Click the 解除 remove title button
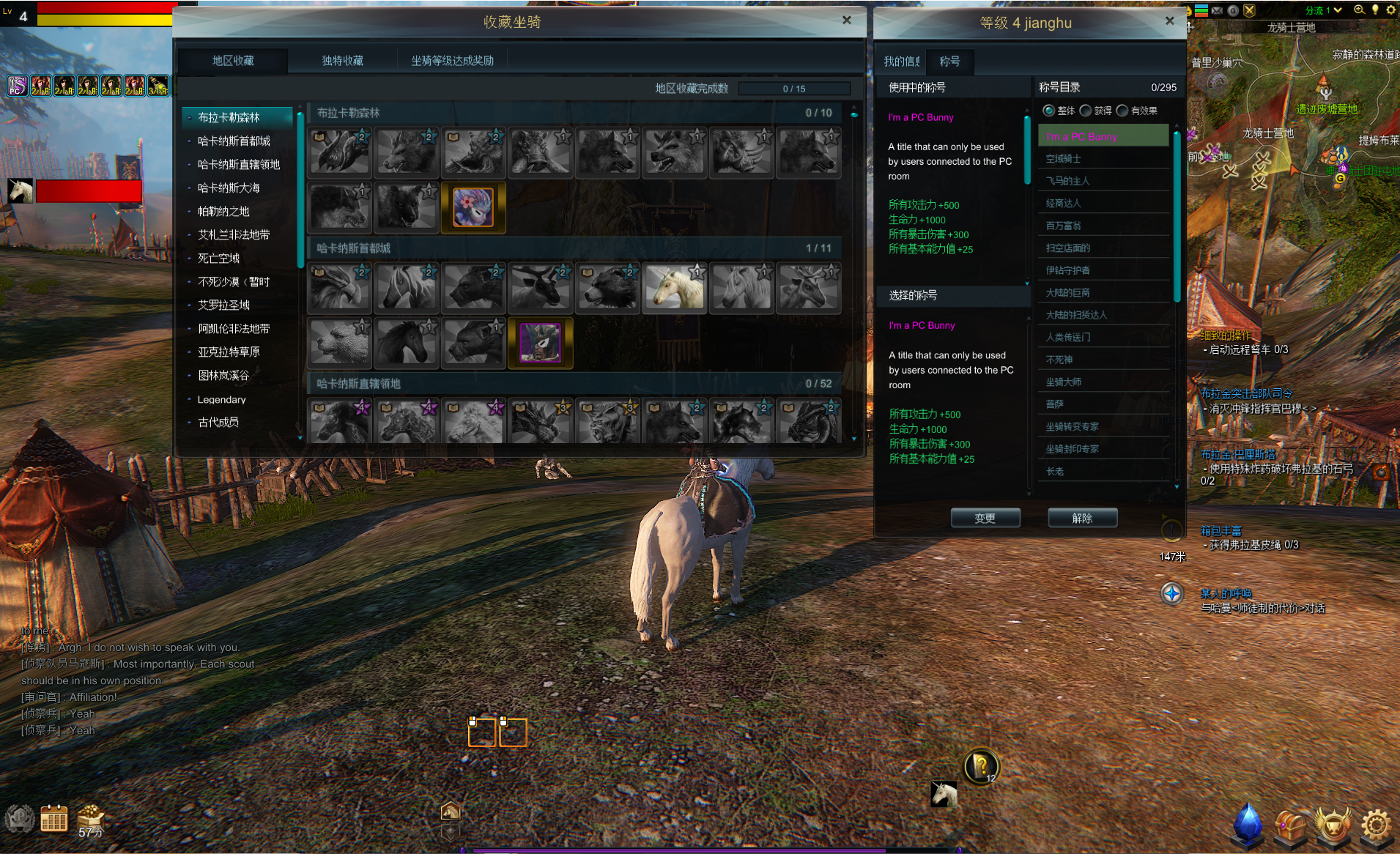Screen dimensions: 1400x854 tap(1082, 518)
